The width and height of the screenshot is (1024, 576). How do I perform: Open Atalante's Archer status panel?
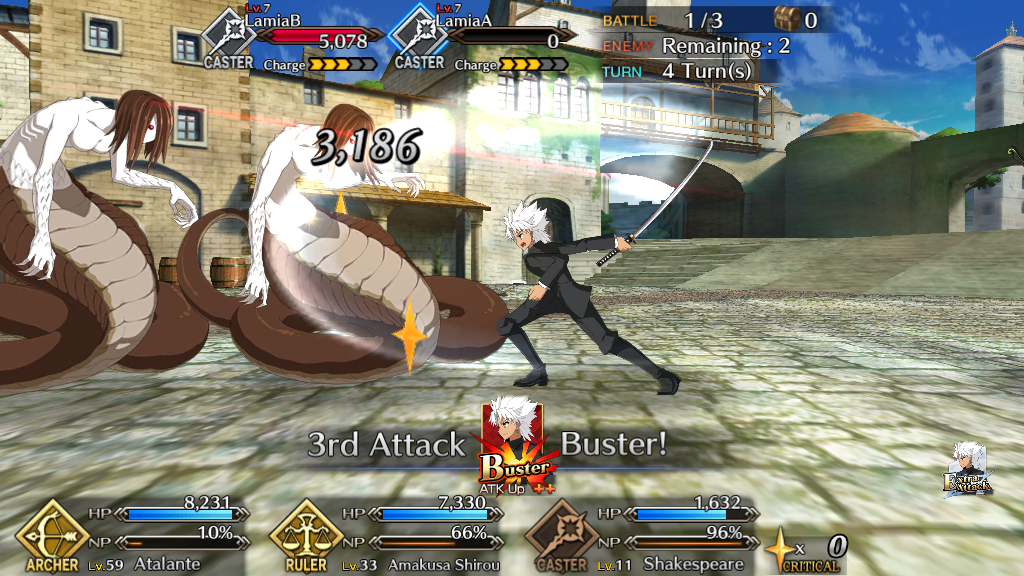[130, 535]
